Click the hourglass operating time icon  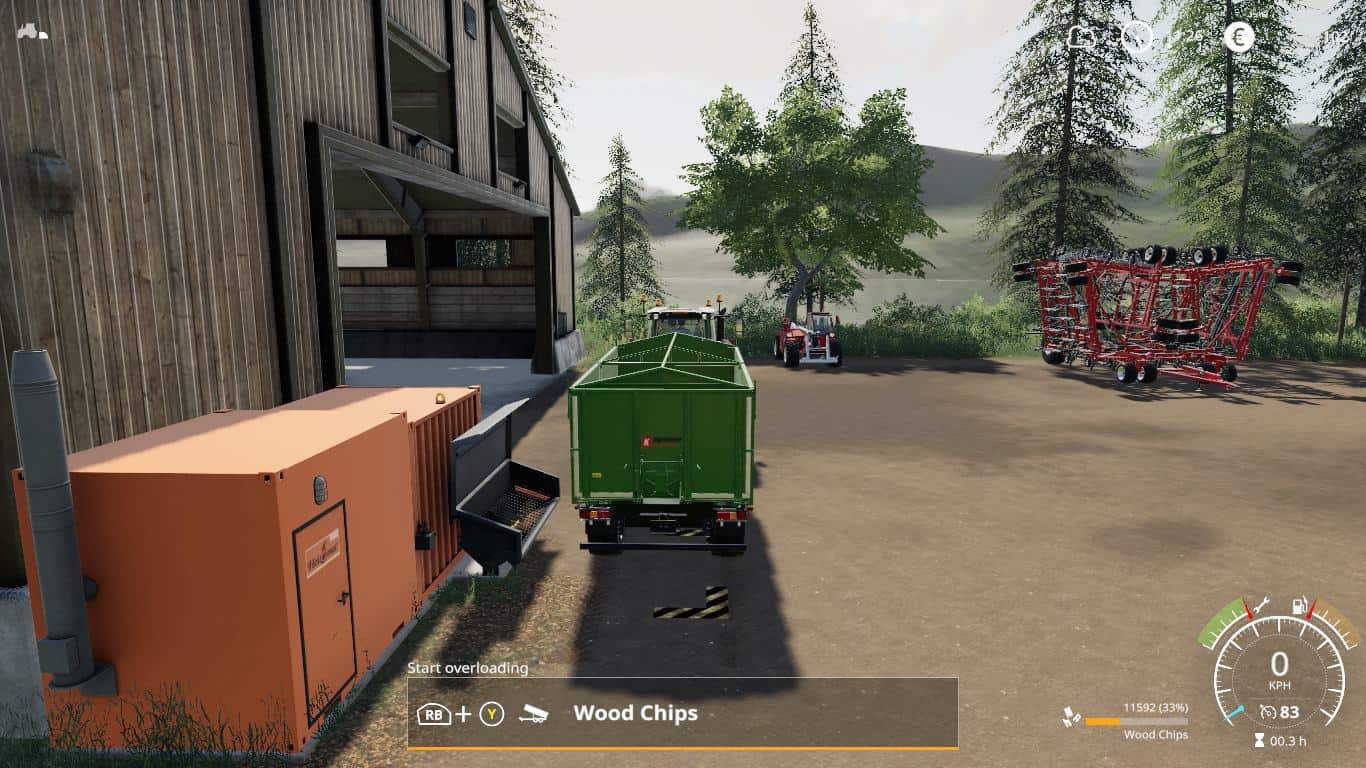1258,741
